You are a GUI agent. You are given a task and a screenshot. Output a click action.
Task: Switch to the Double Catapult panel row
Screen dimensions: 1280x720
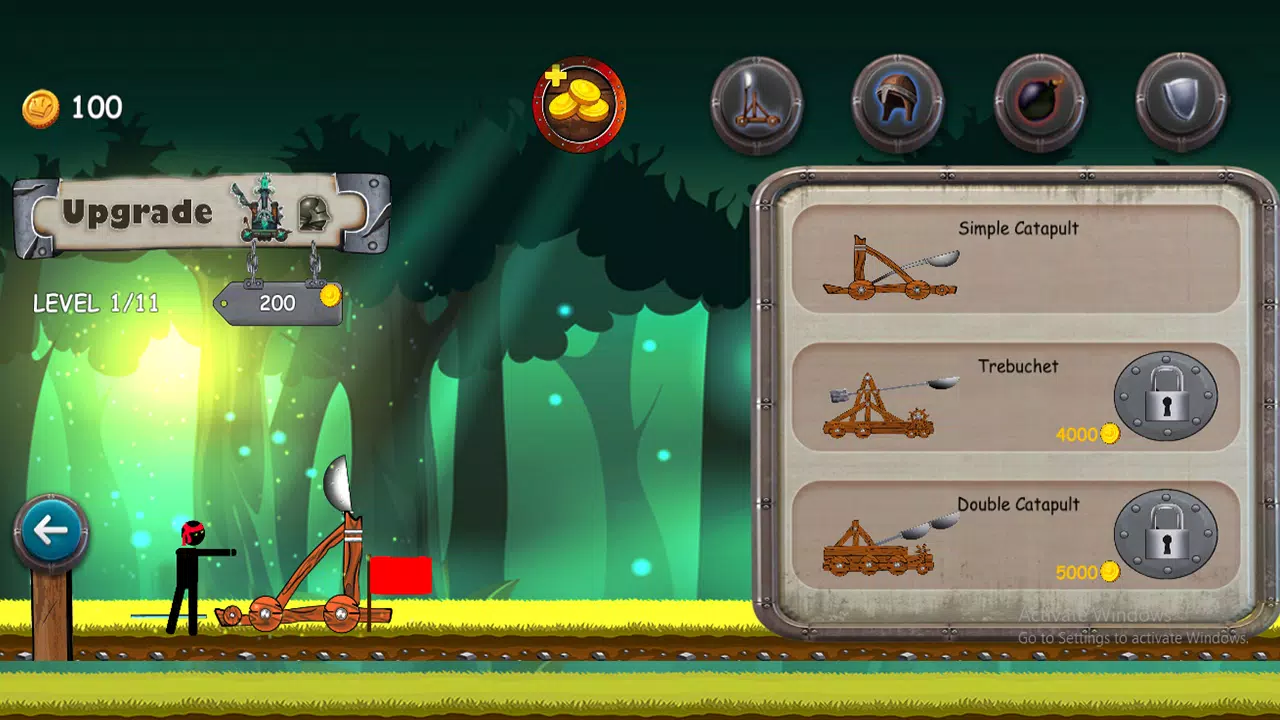(1017, 536)
